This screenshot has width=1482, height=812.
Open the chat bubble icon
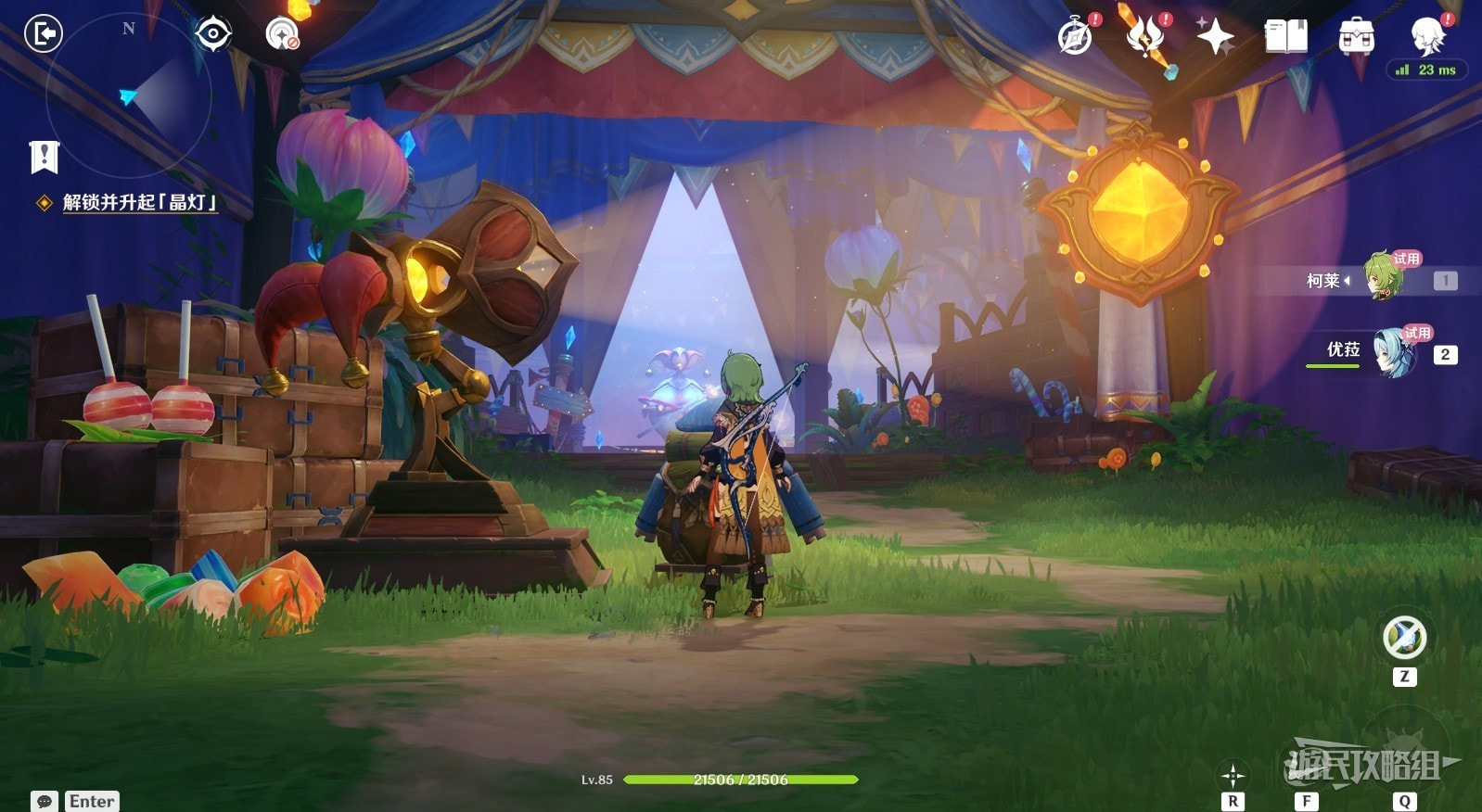(44, 802)
